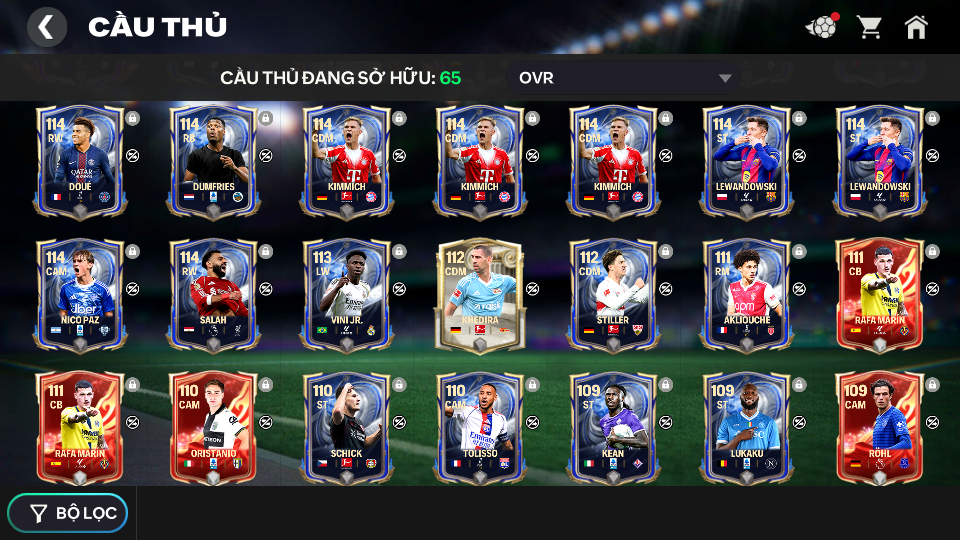This screenshot has height=540, width=960.
Task: Pick the Lukaku player card
Action: pyautogui.click(x=745, y=428)
